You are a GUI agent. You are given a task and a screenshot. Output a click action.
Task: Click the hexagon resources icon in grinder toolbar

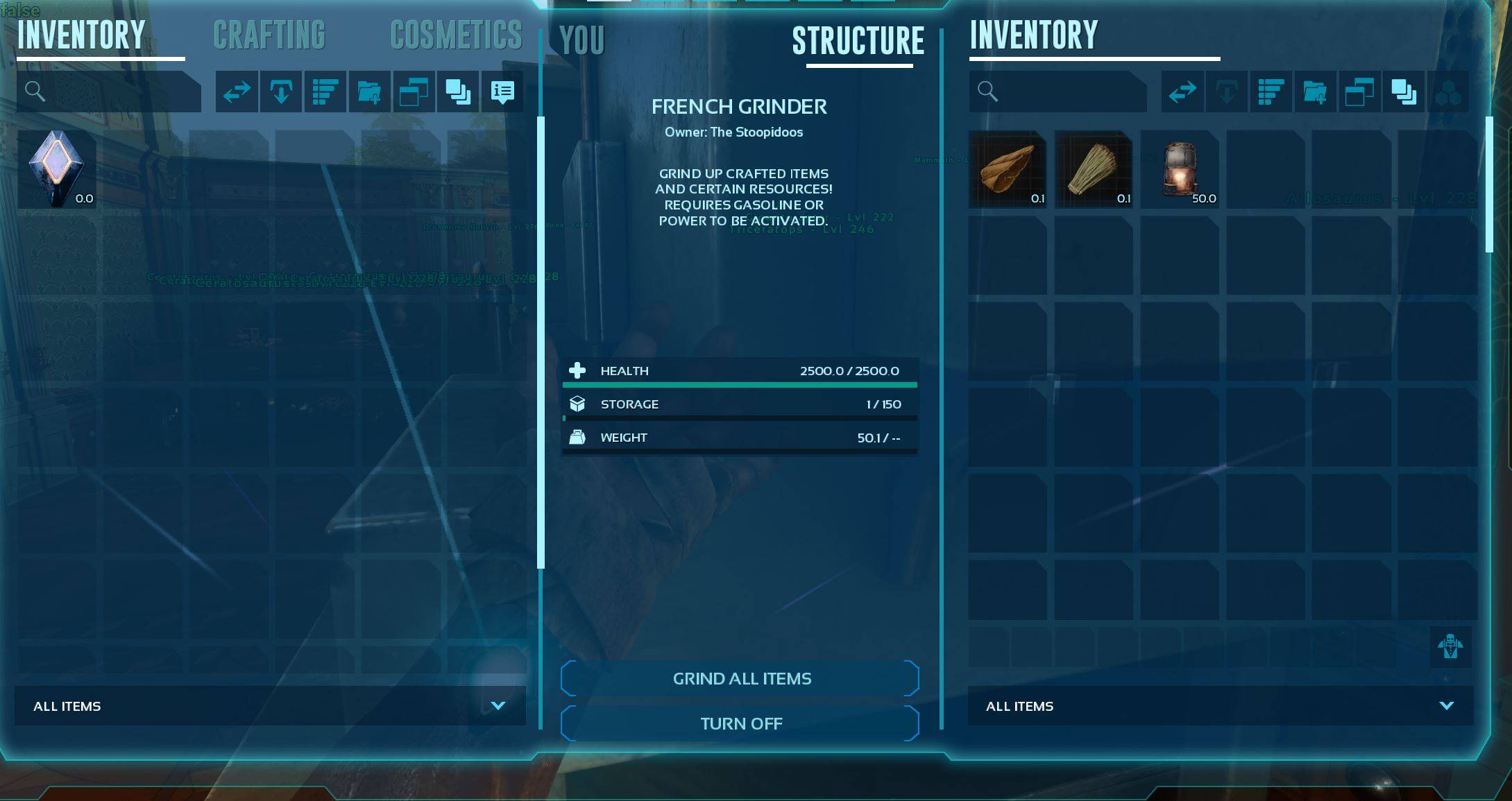point(1449,91)
